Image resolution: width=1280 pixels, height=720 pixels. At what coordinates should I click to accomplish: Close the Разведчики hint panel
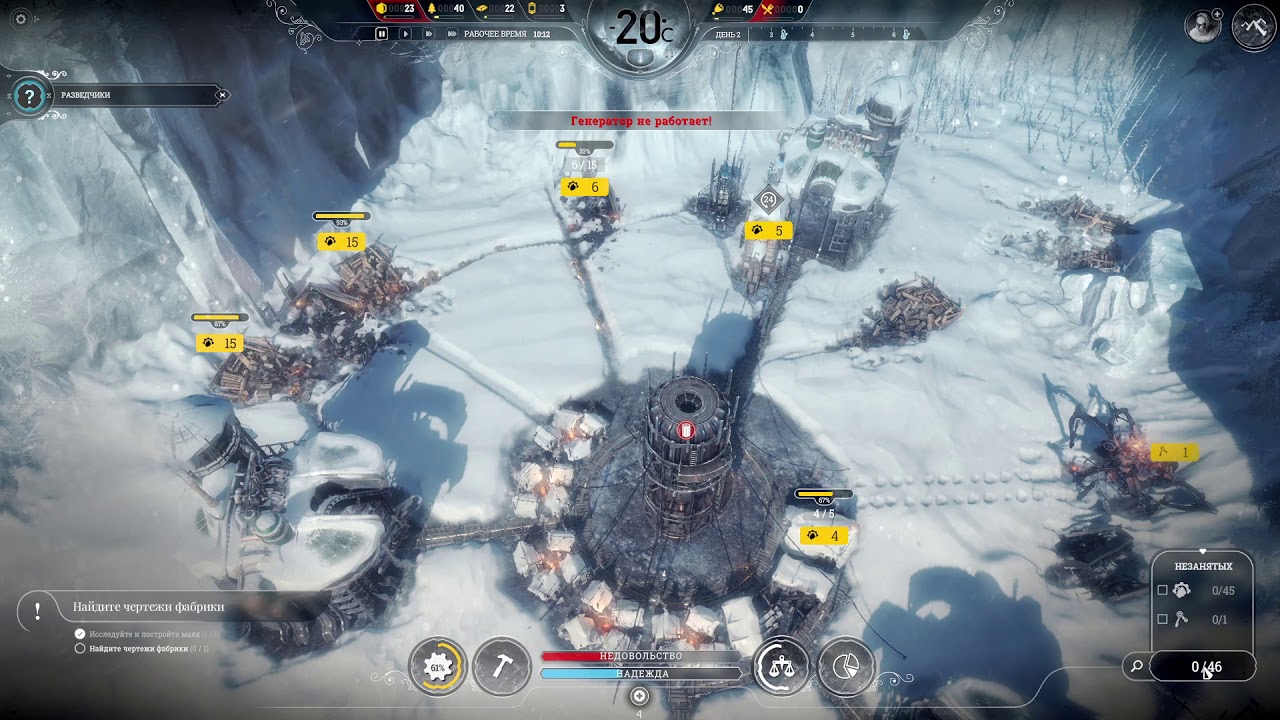tap(223, 95)
